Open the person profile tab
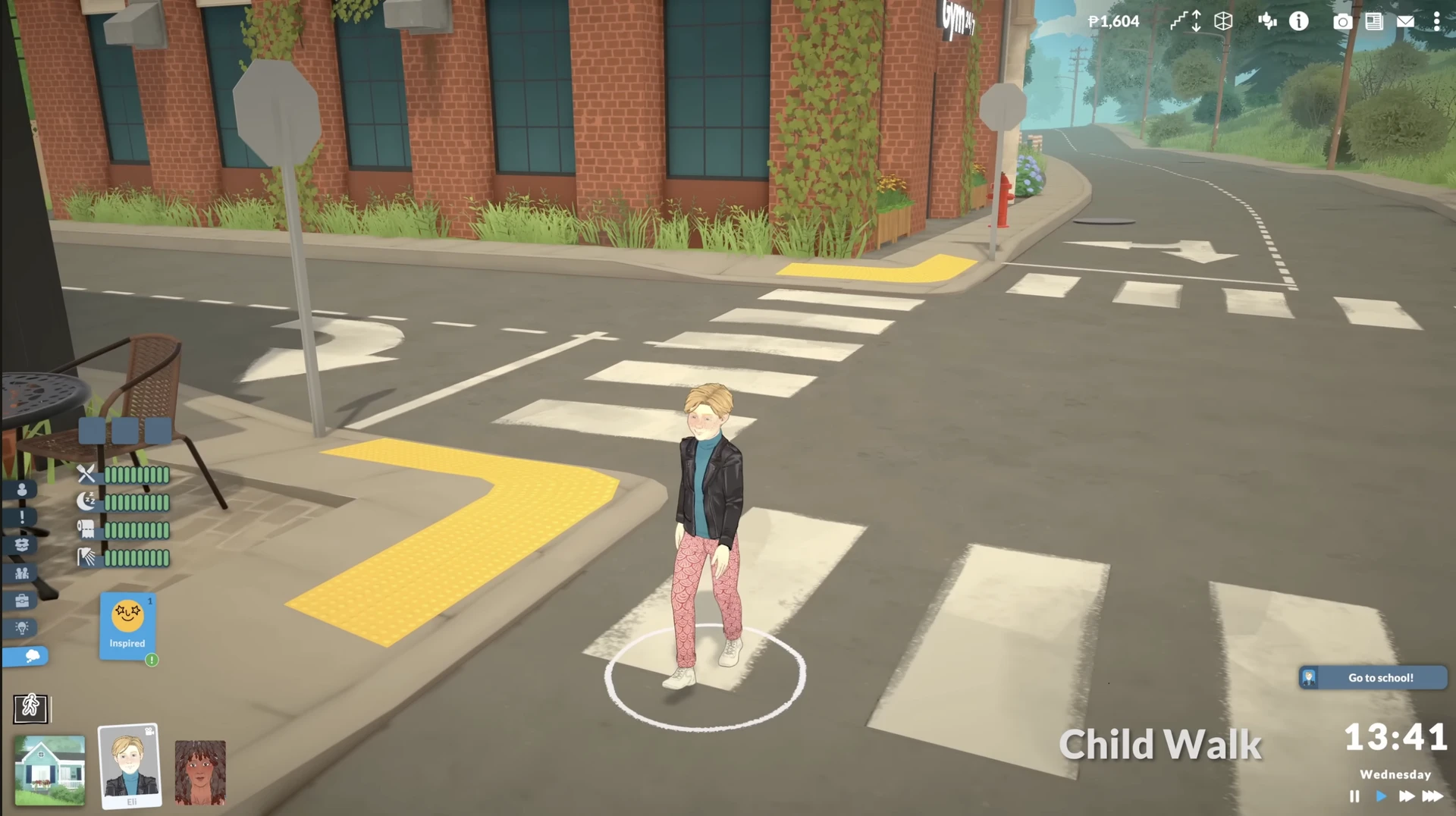 point(22,490)
